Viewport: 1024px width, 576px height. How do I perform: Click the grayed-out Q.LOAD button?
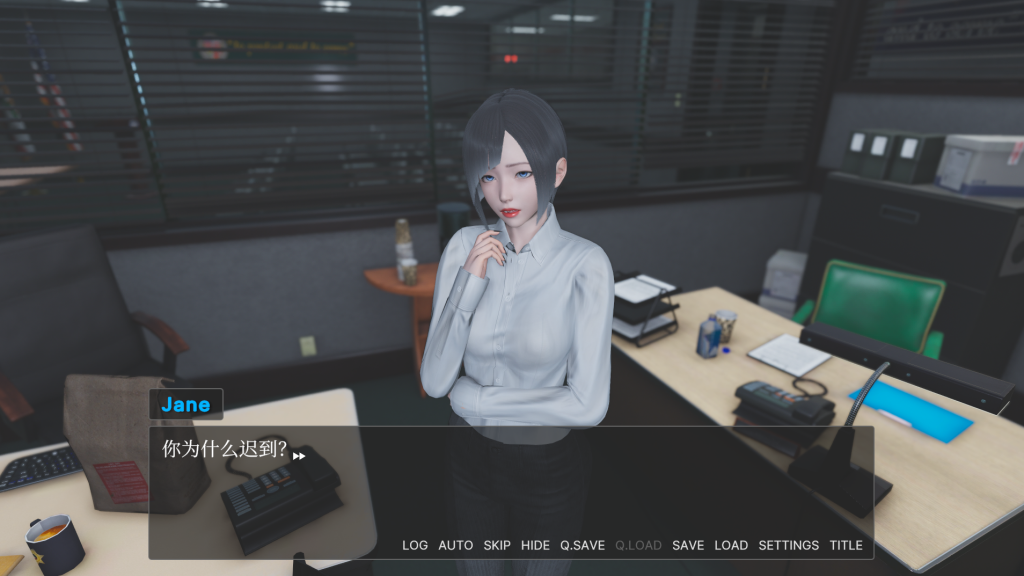(638, 545)
